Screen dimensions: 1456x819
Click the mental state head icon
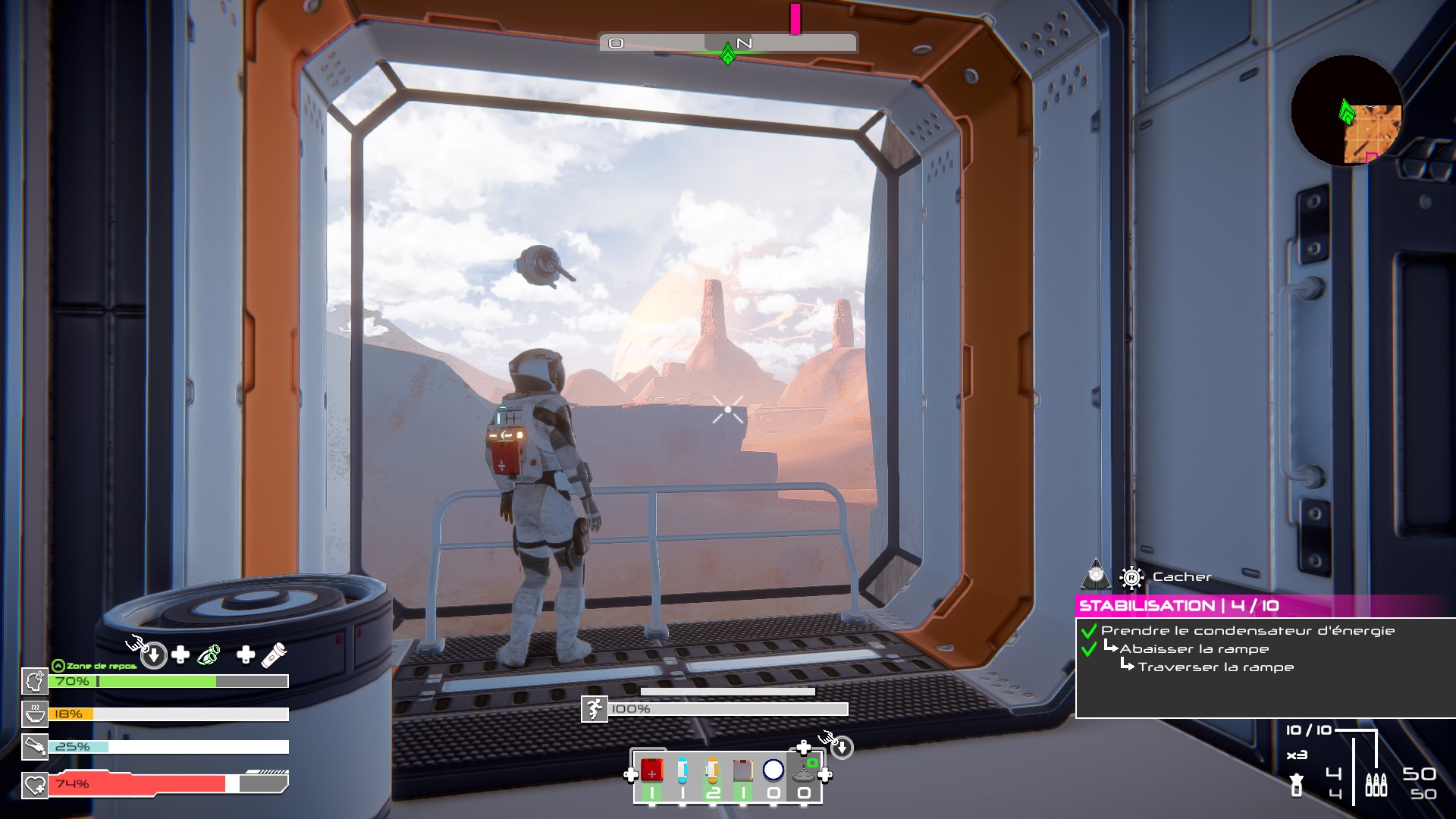pos(35,682)
